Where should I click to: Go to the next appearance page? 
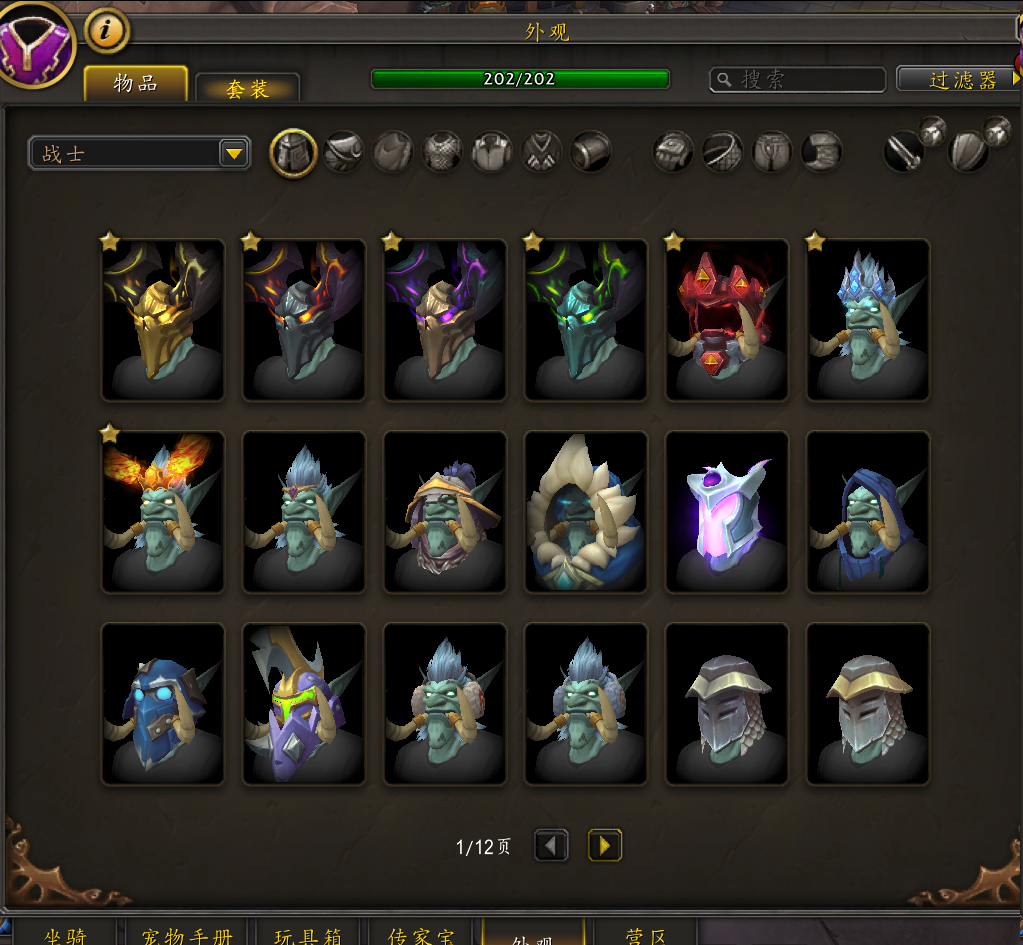tap(604, 846)
